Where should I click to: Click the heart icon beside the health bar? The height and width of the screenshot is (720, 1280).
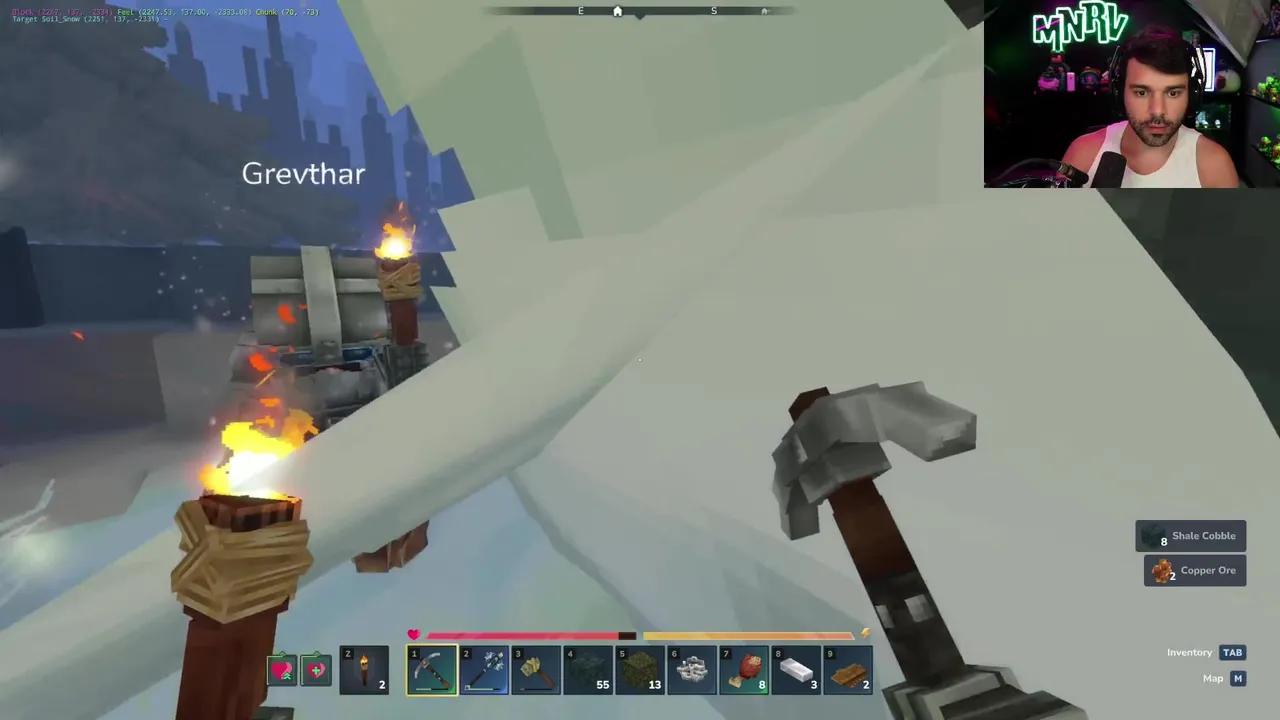point(413,634)
